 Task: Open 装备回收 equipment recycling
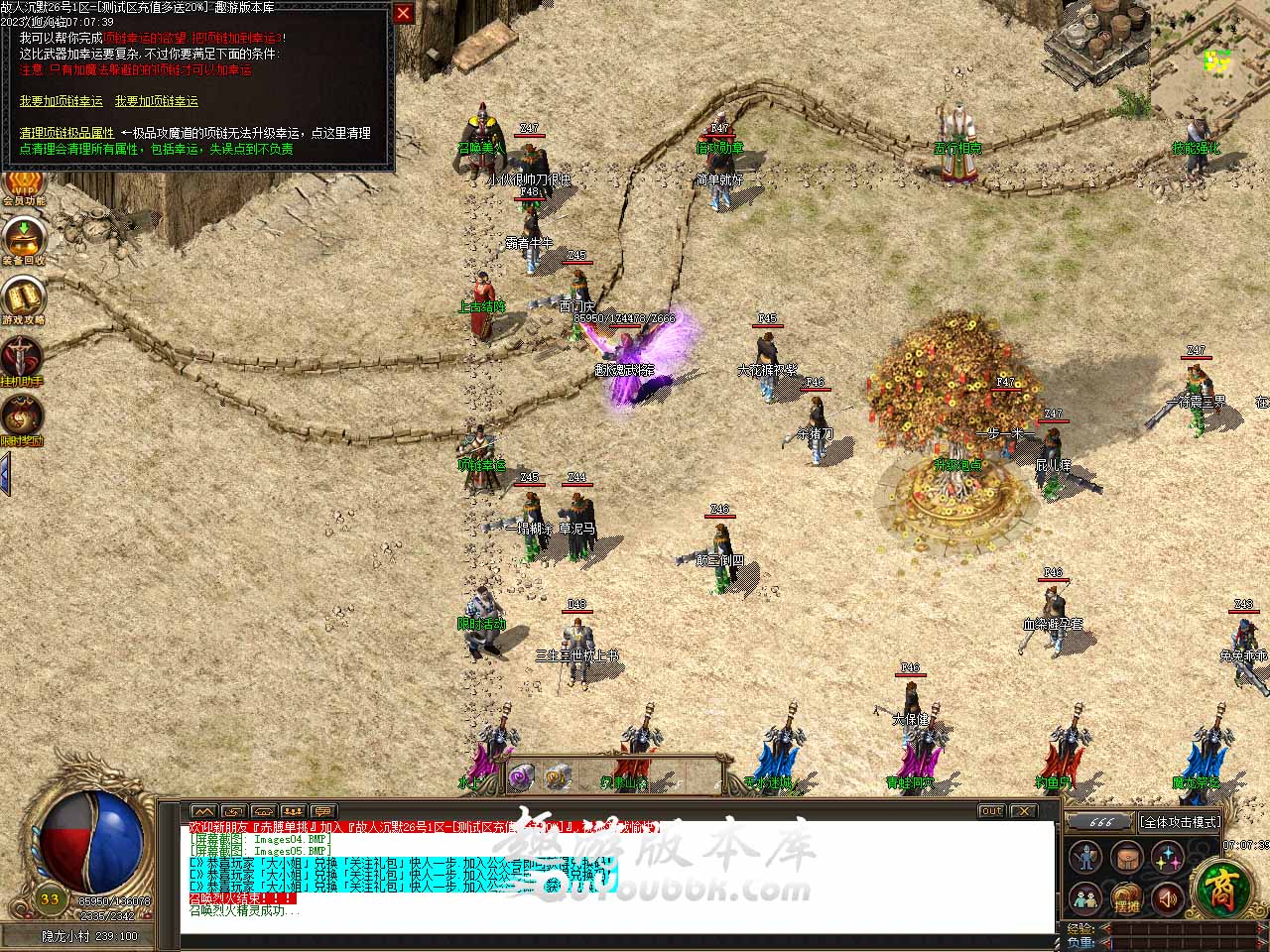pos(23,240)
